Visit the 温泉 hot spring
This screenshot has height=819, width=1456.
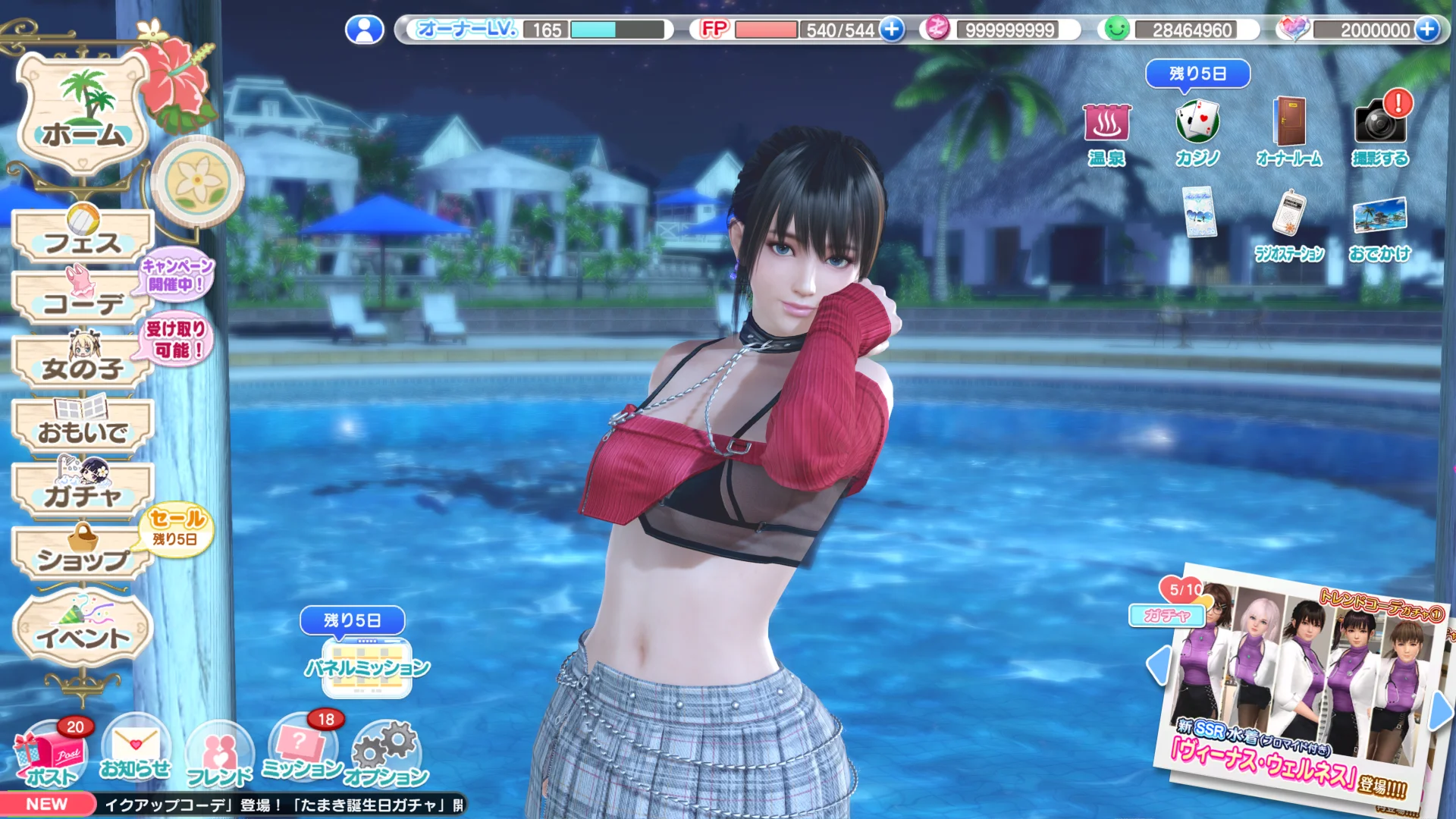click(1106, 133)
